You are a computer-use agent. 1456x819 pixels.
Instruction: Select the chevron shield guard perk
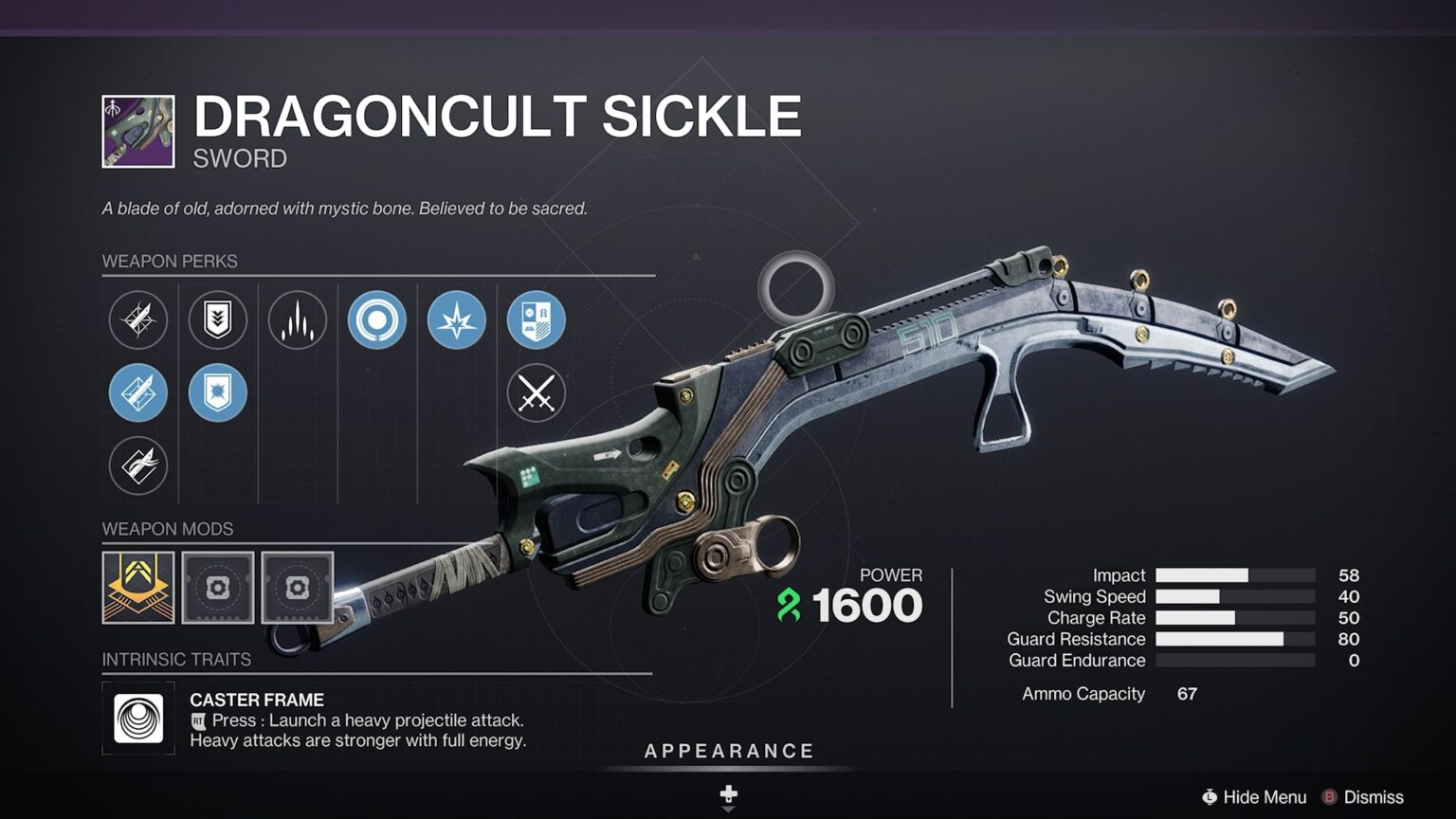(x=218, y=319)
